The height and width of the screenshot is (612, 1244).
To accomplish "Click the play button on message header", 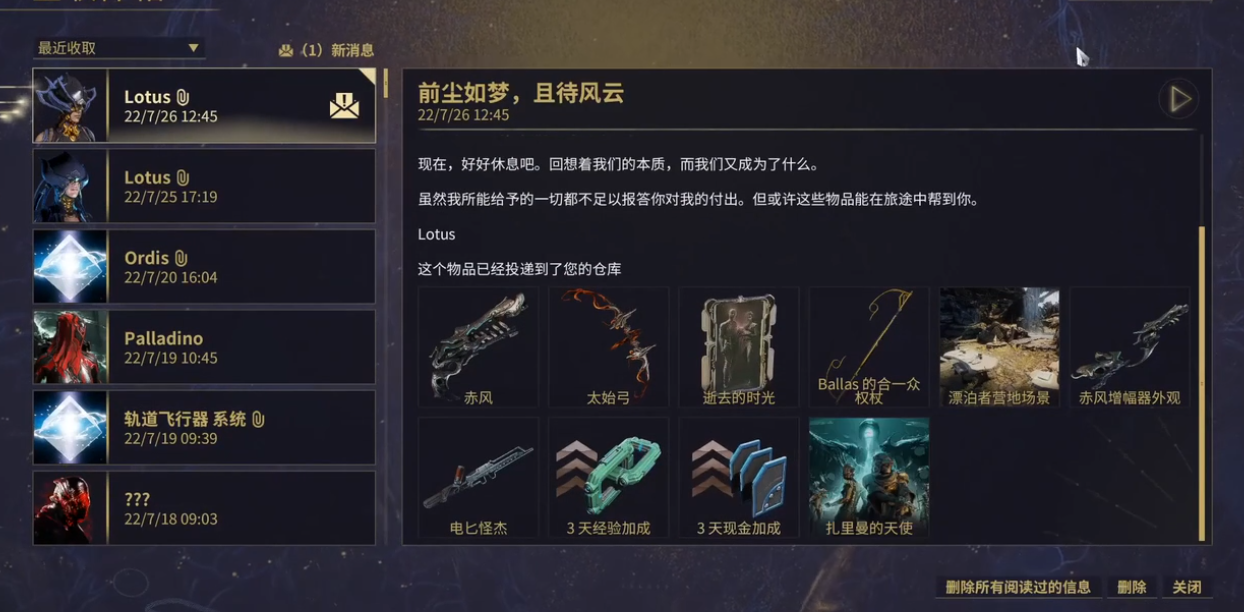I will [x=1179, y=99].
